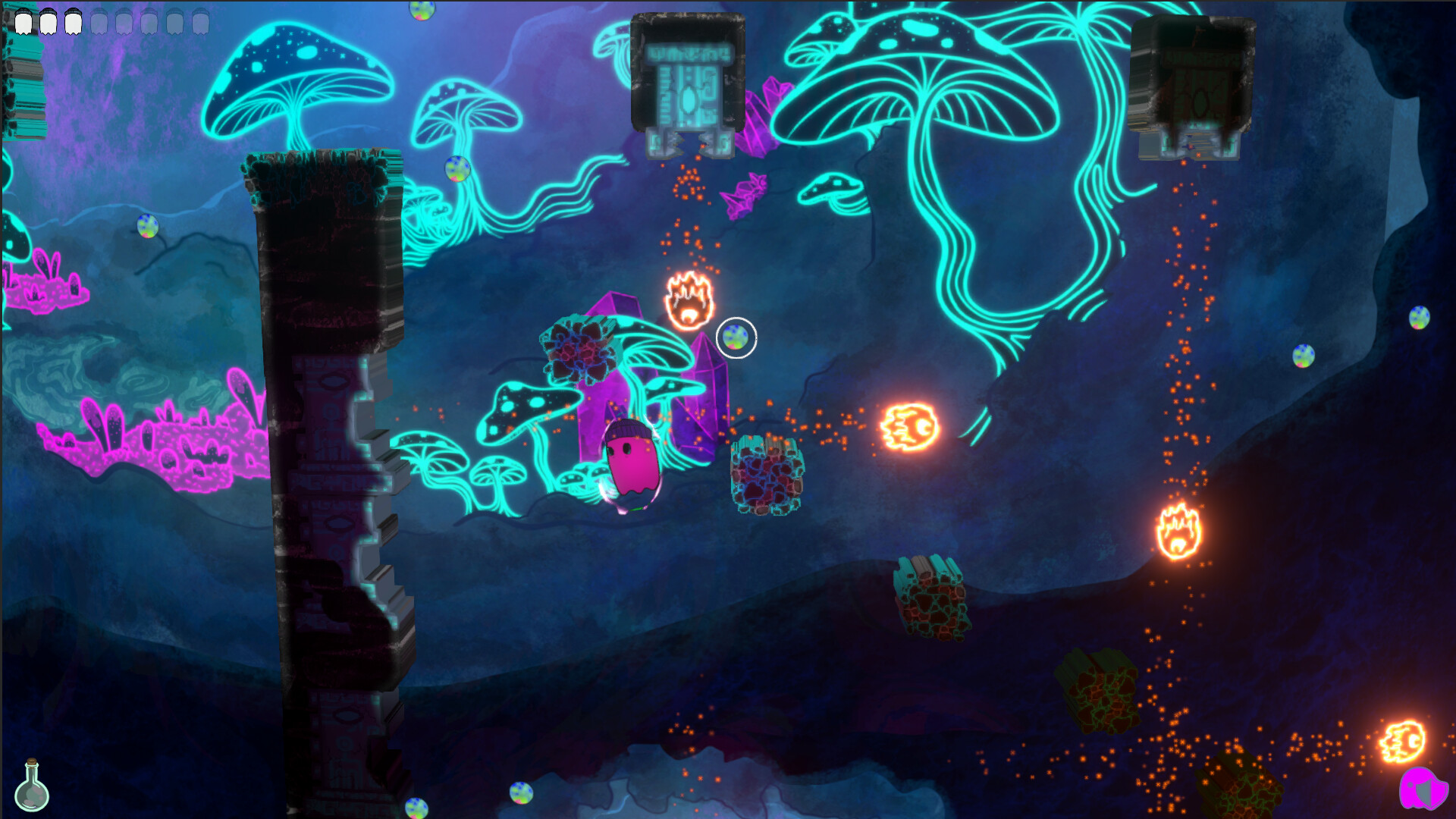Click the first filled ghost life icon

(x=24, y=21)
